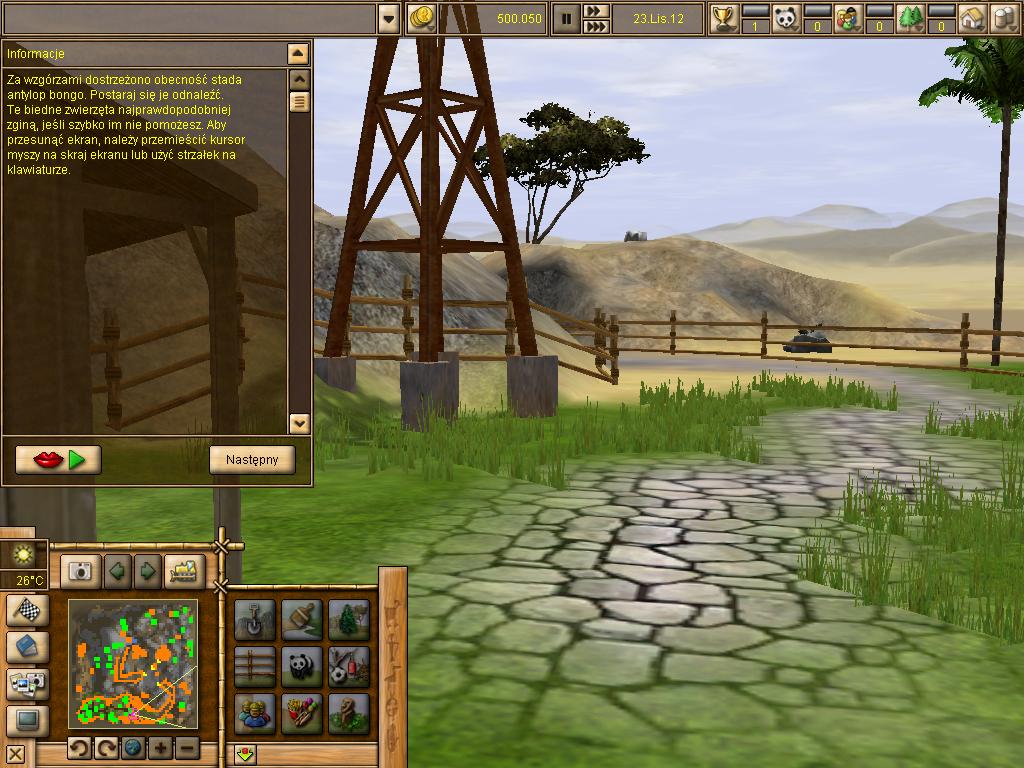Click the minimap
Viewport: 1024px width, 768px height.
pyautogui.click(x=133, y=664)
